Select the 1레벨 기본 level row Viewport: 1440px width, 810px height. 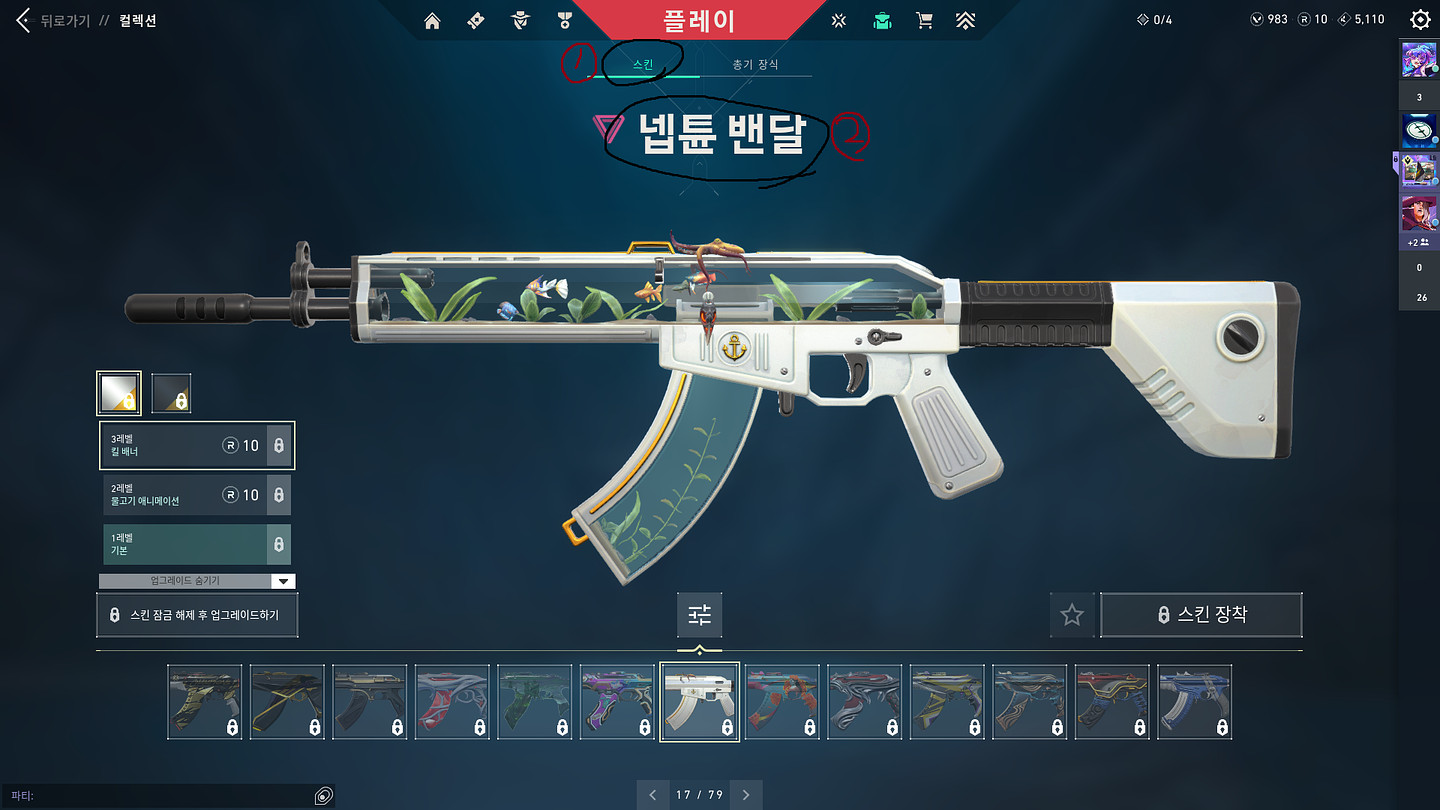196,544
